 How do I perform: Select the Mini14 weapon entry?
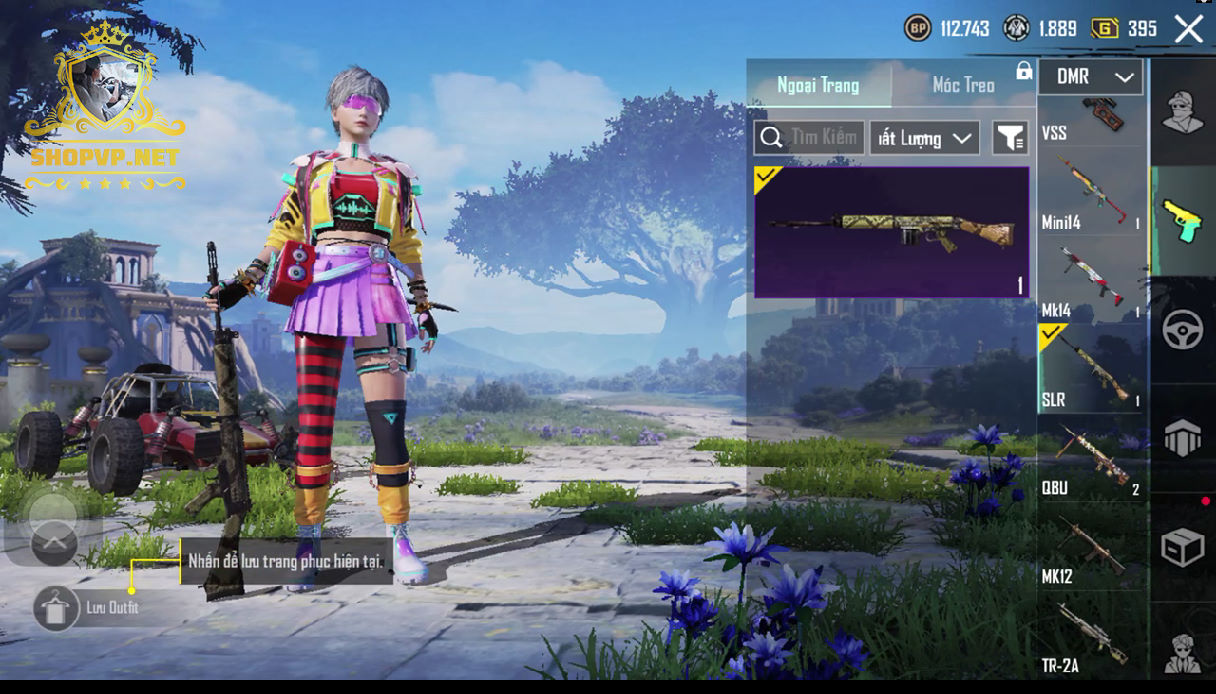point(1092,197)
